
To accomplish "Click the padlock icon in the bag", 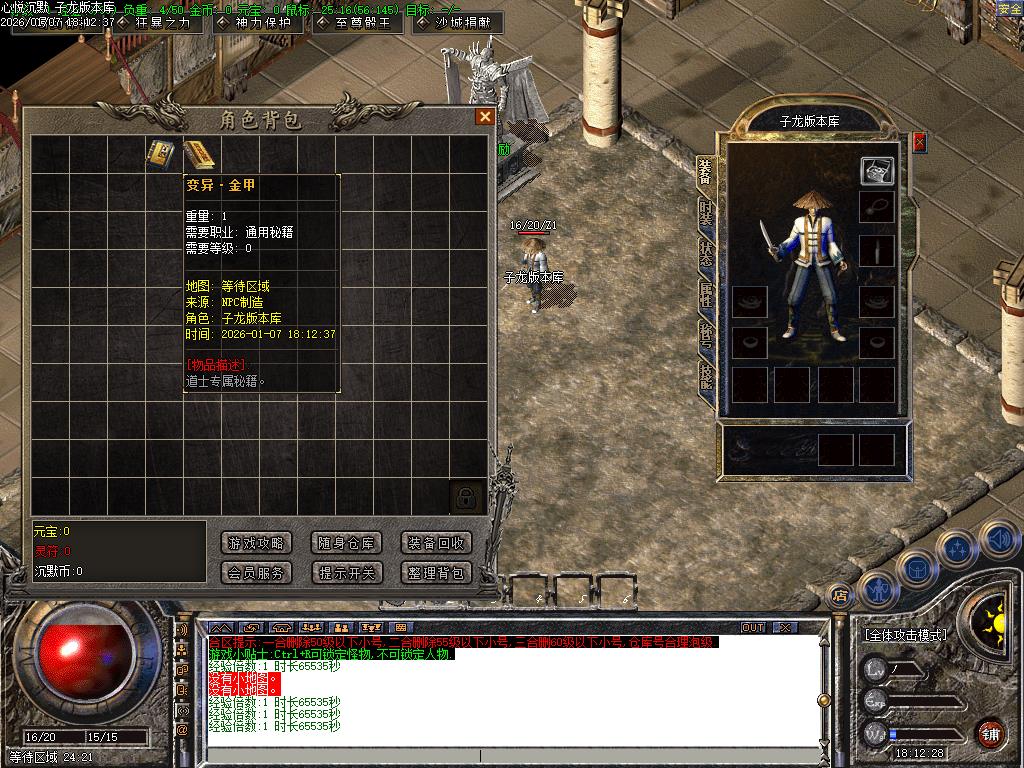I will (x=466, y=497).
